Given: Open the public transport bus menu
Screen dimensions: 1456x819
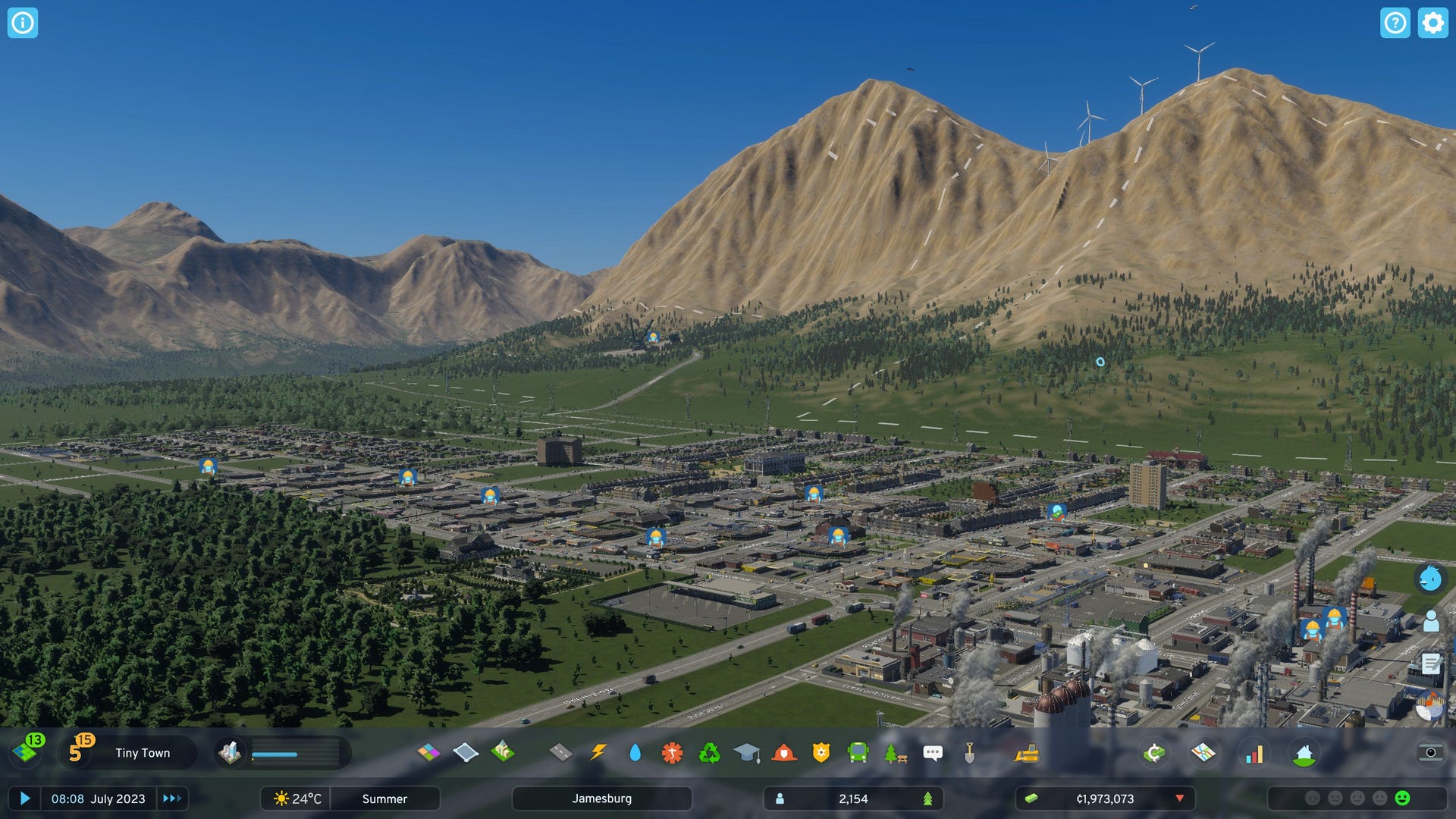Looking at the screenshot, I should coord(858,752).
